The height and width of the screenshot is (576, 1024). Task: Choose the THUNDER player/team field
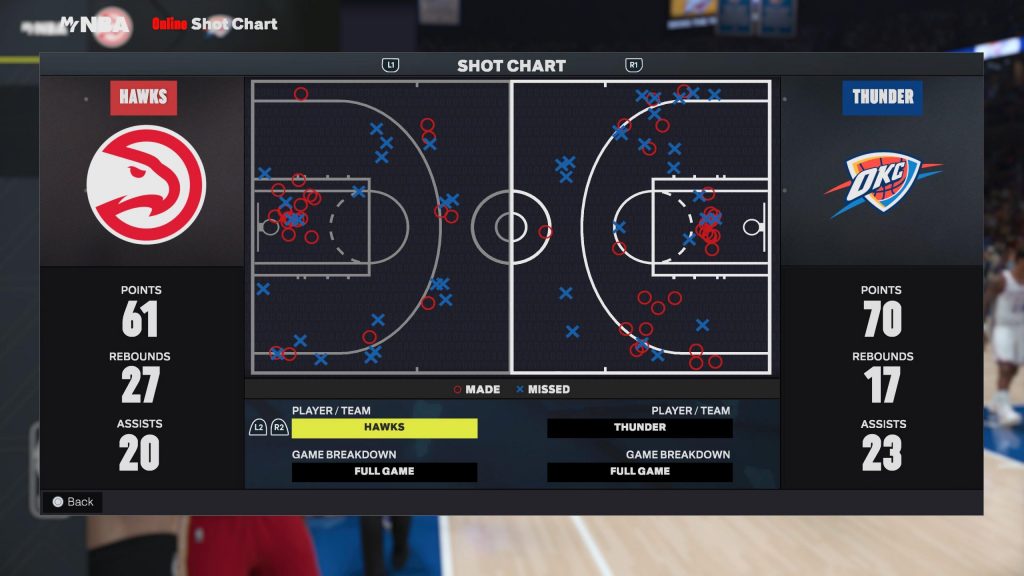pyautogui.click(x=640, y=428)
